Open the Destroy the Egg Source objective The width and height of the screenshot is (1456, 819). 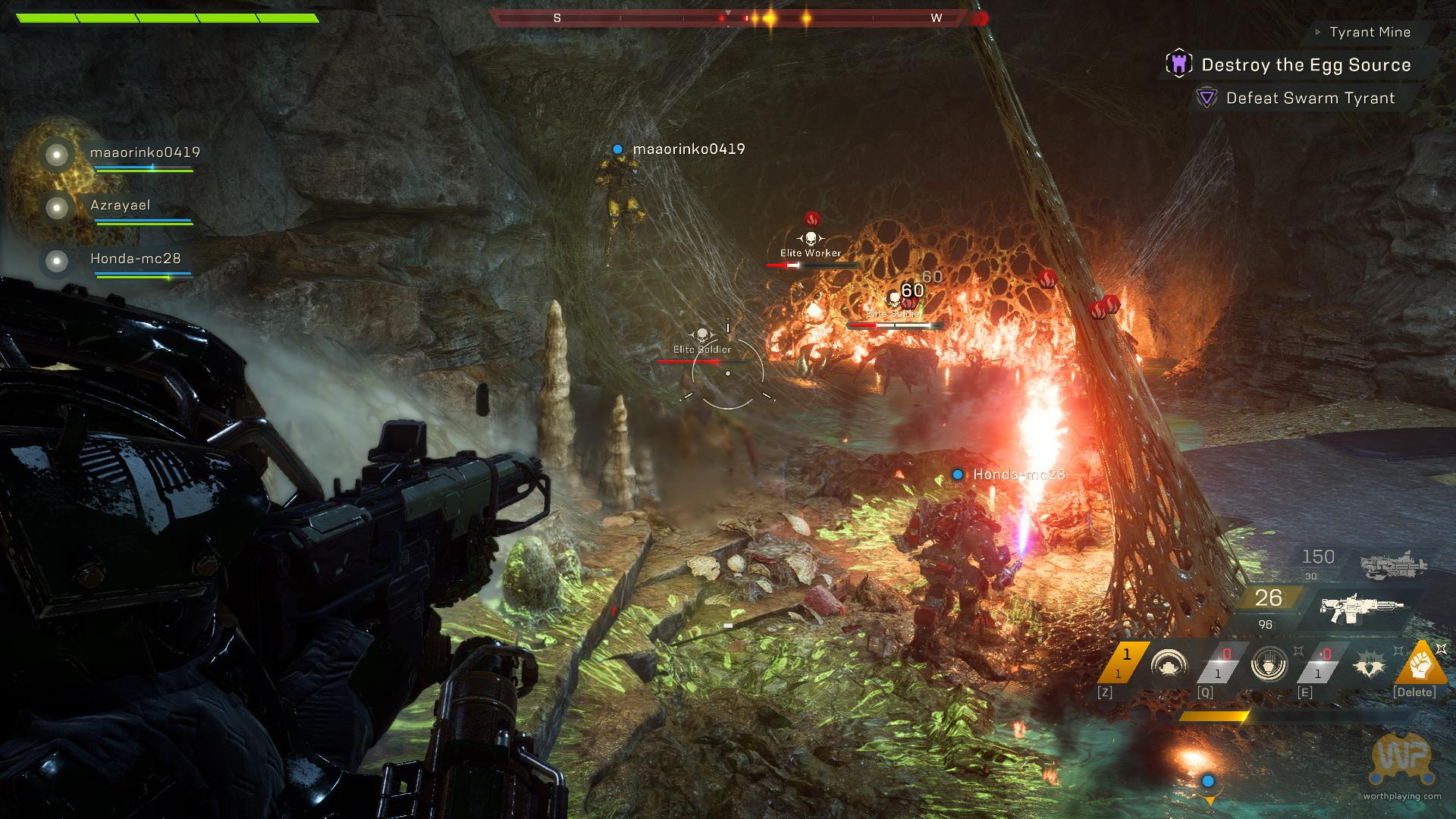coord(1305,65)
